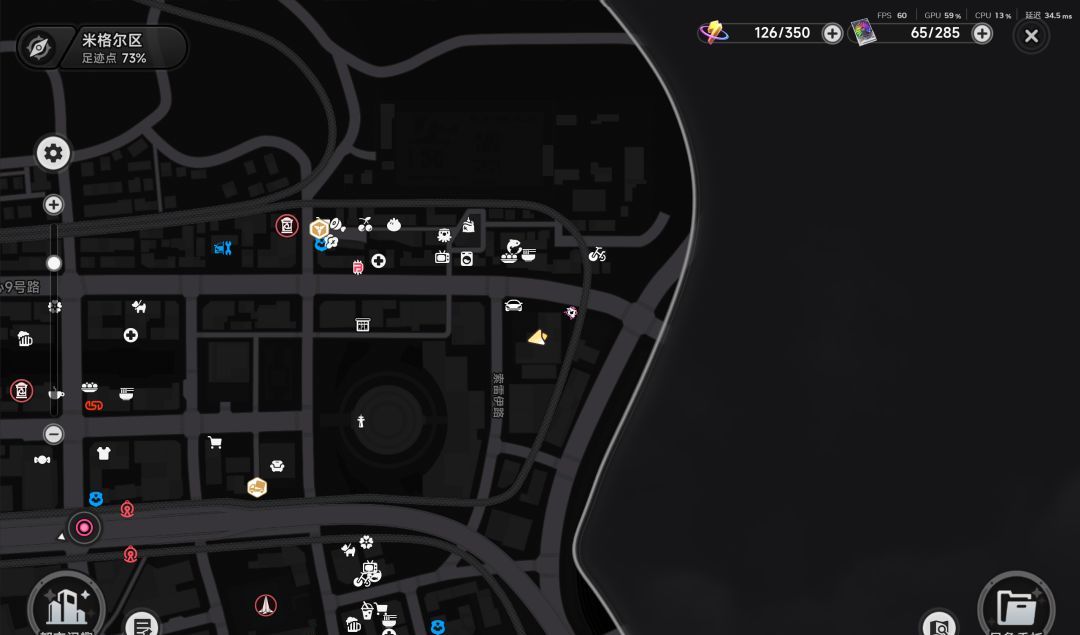Select the washing machine marker
Viewport: 1080px width, 635px height.
pos(467,258)
